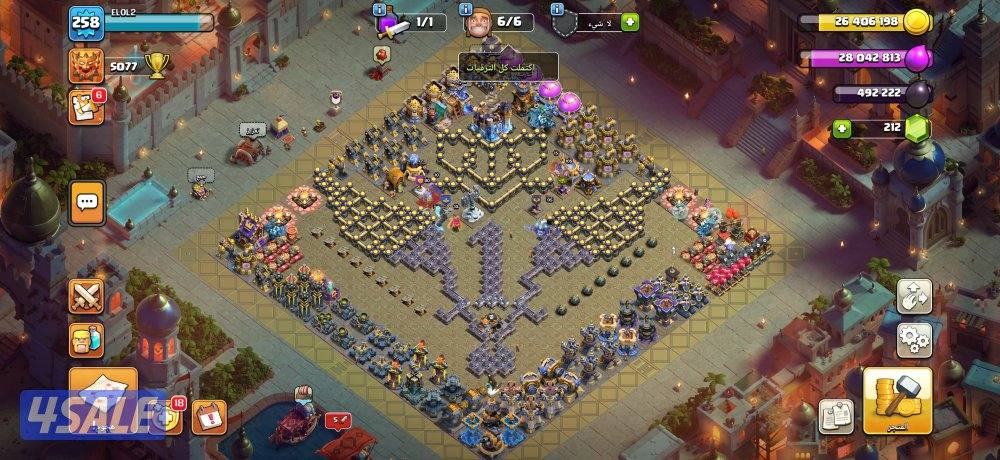Add gems with the green plus
The width and height of the screenshot is (1000, 460).
[x=843, y=128]
